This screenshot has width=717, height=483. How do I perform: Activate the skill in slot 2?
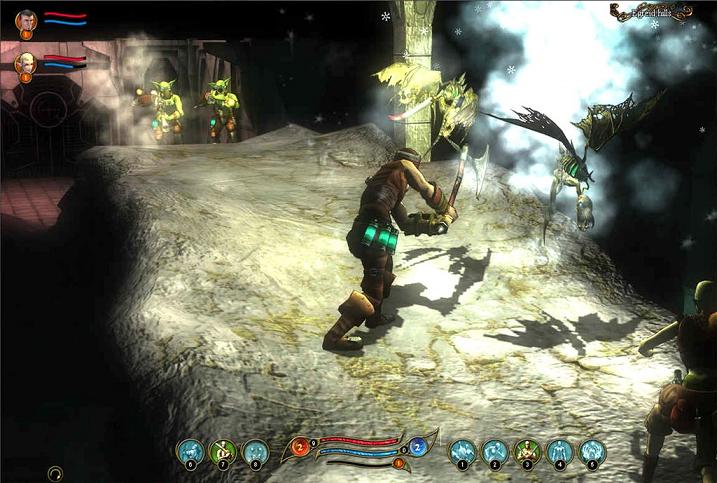(495, 452)
